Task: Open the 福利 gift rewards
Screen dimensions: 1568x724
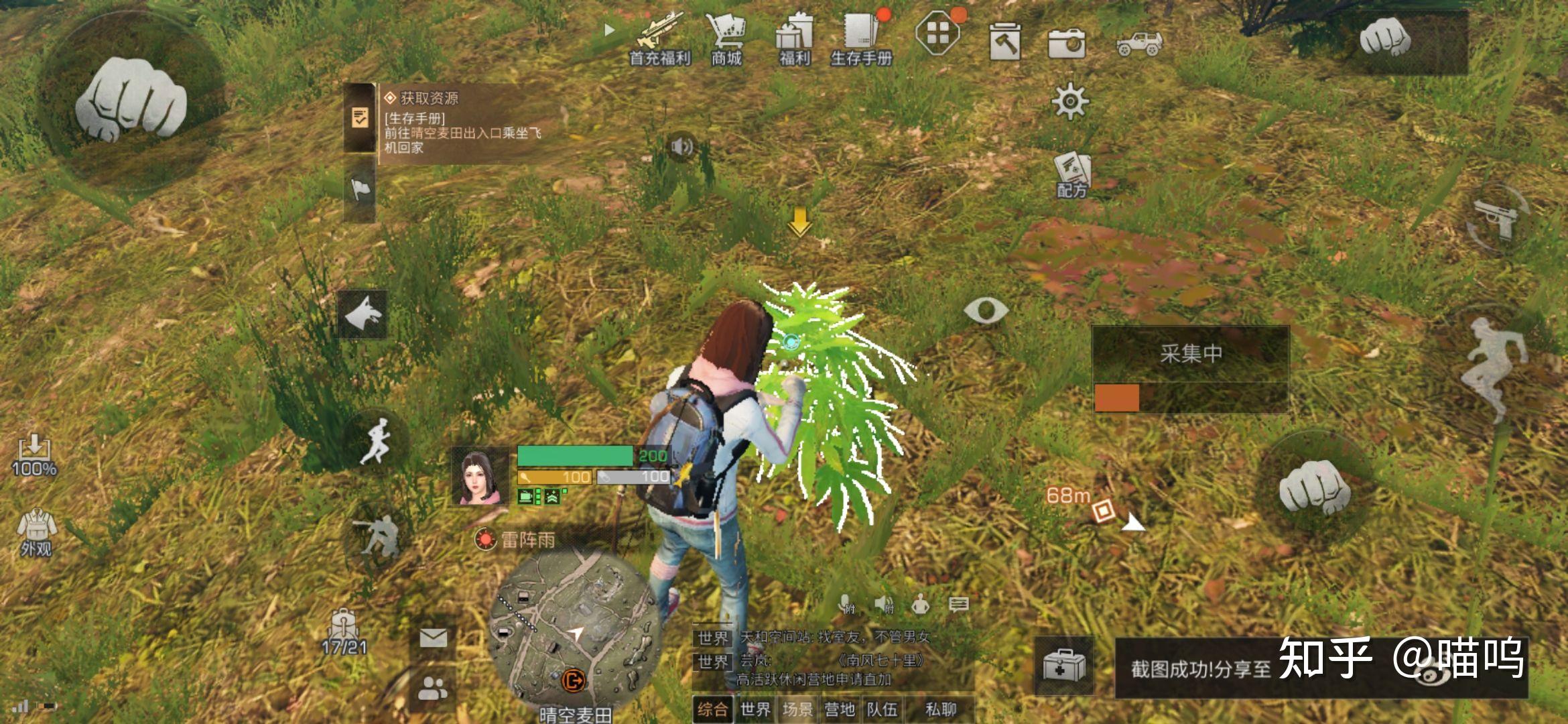Action: pyautogui.click(x=795, y=39)
